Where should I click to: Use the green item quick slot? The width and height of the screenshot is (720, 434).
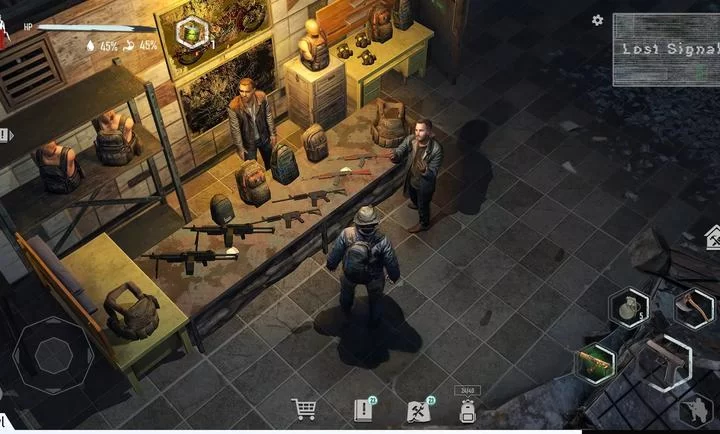point(596,362)
